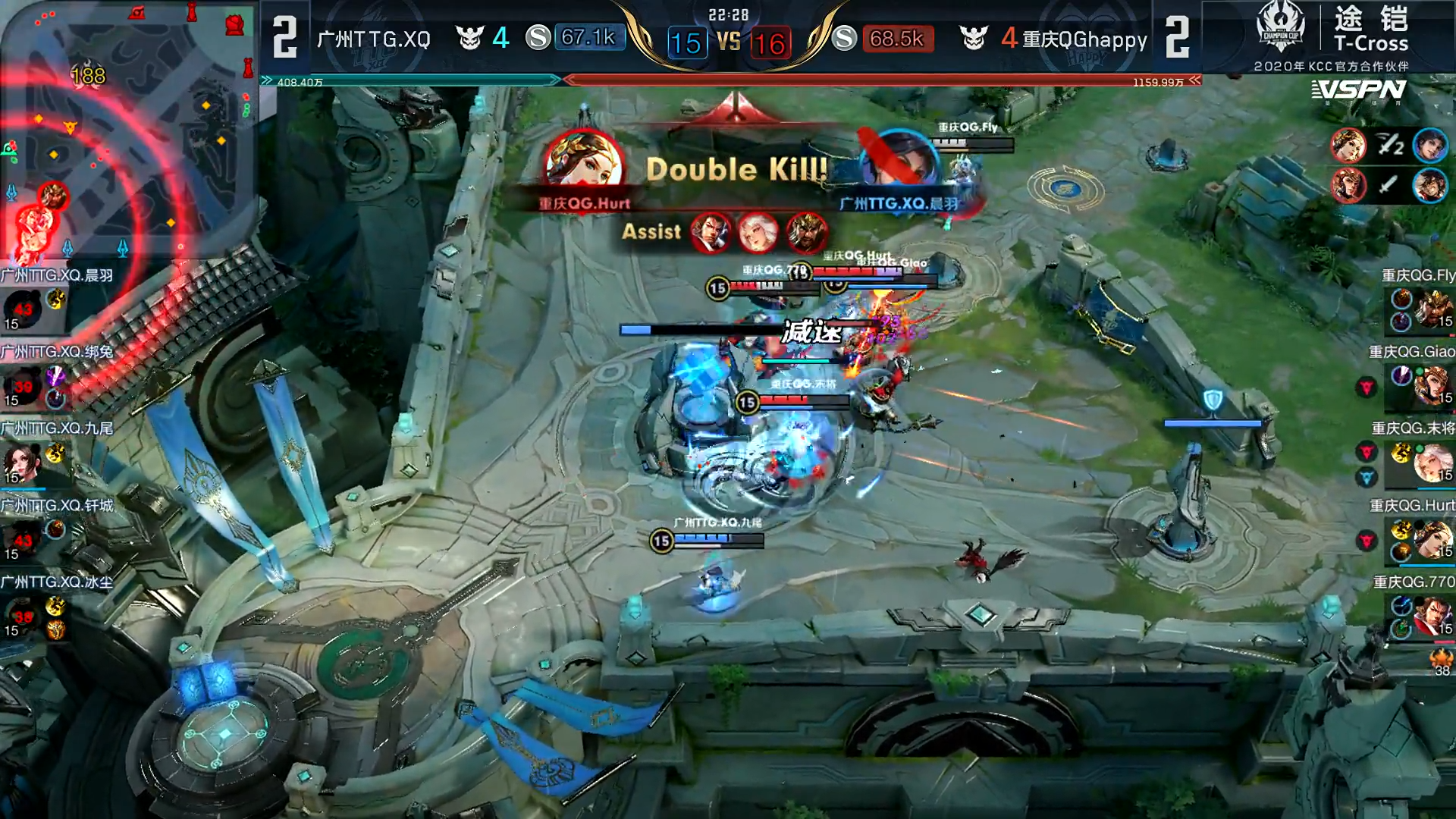Click the 重庆QGhappy team name in scoreboard
Image resolution: width=1456 pixels, height=819 pixels.
(x=1084, y=39)
